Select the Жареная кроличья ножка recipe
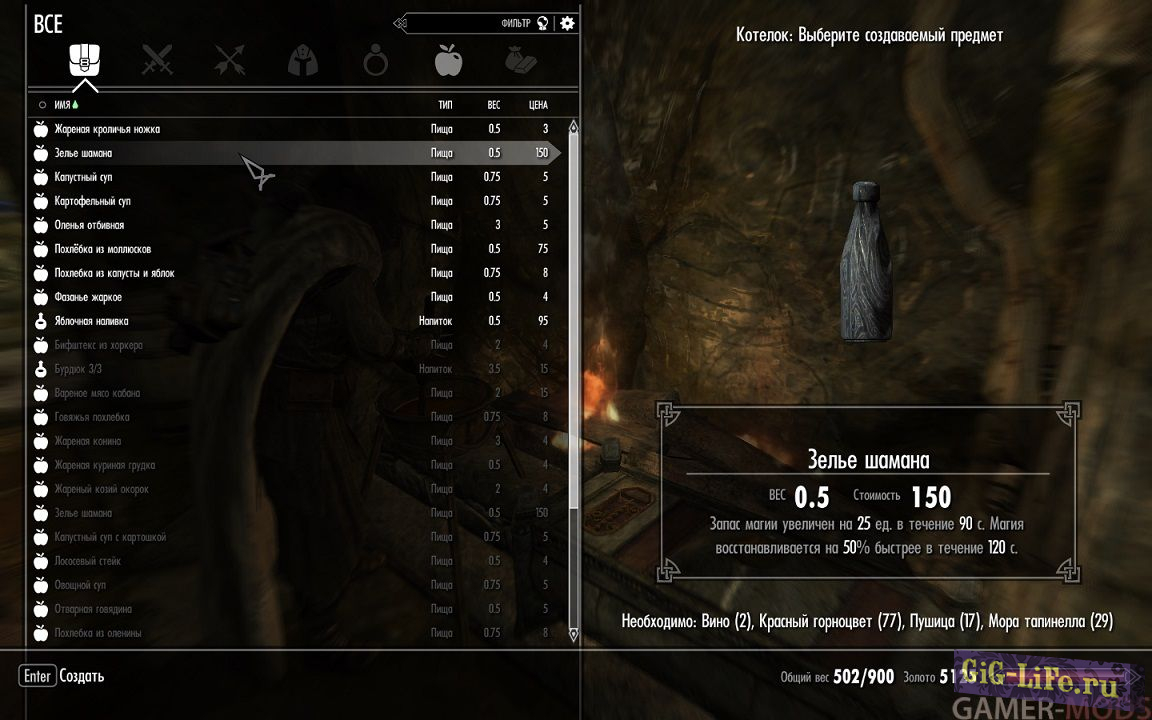This screenshot has height=720, width=1152. [107, 129]
